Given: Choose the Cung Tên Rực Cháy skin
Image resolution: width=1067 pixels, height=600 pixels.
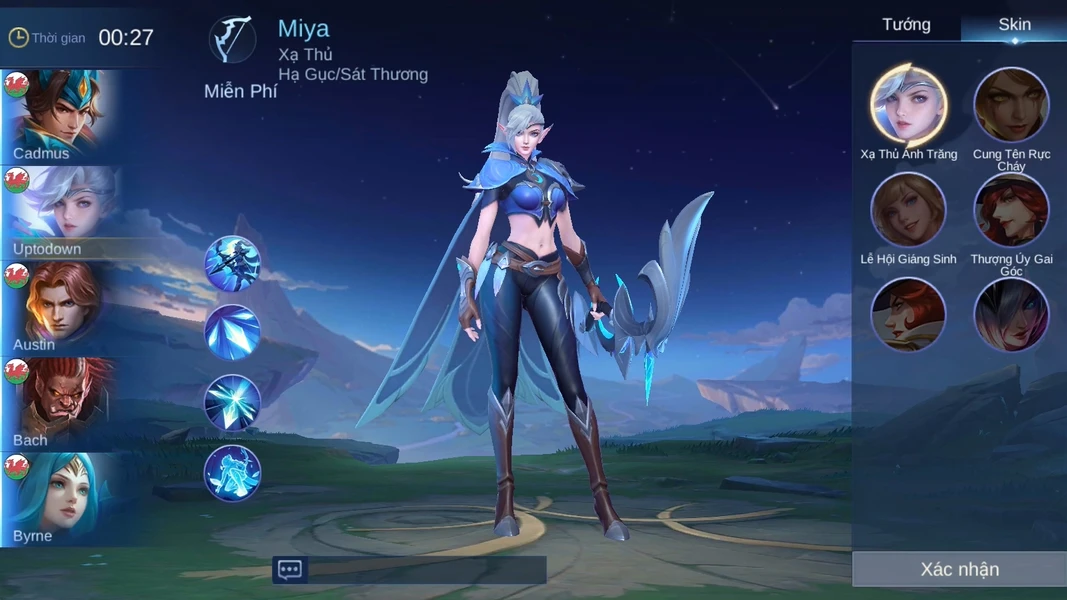Looking at the screenshot, I should click(x=1011, y=104).
